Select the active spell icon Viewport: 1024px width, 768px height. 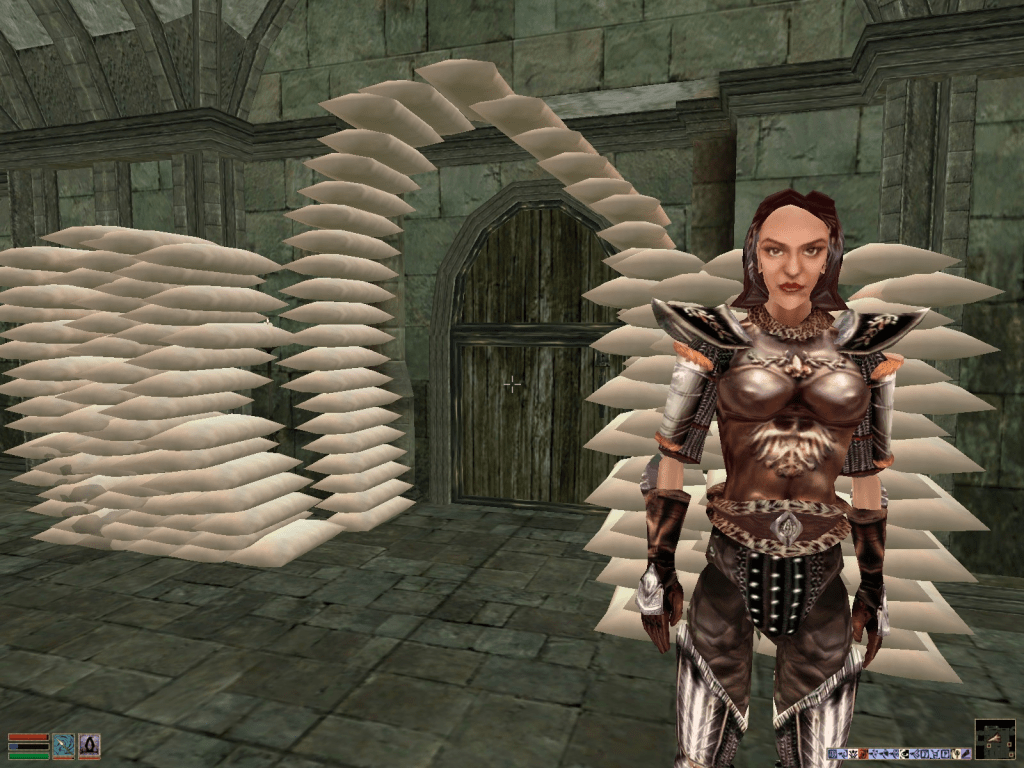click(89, 745)
